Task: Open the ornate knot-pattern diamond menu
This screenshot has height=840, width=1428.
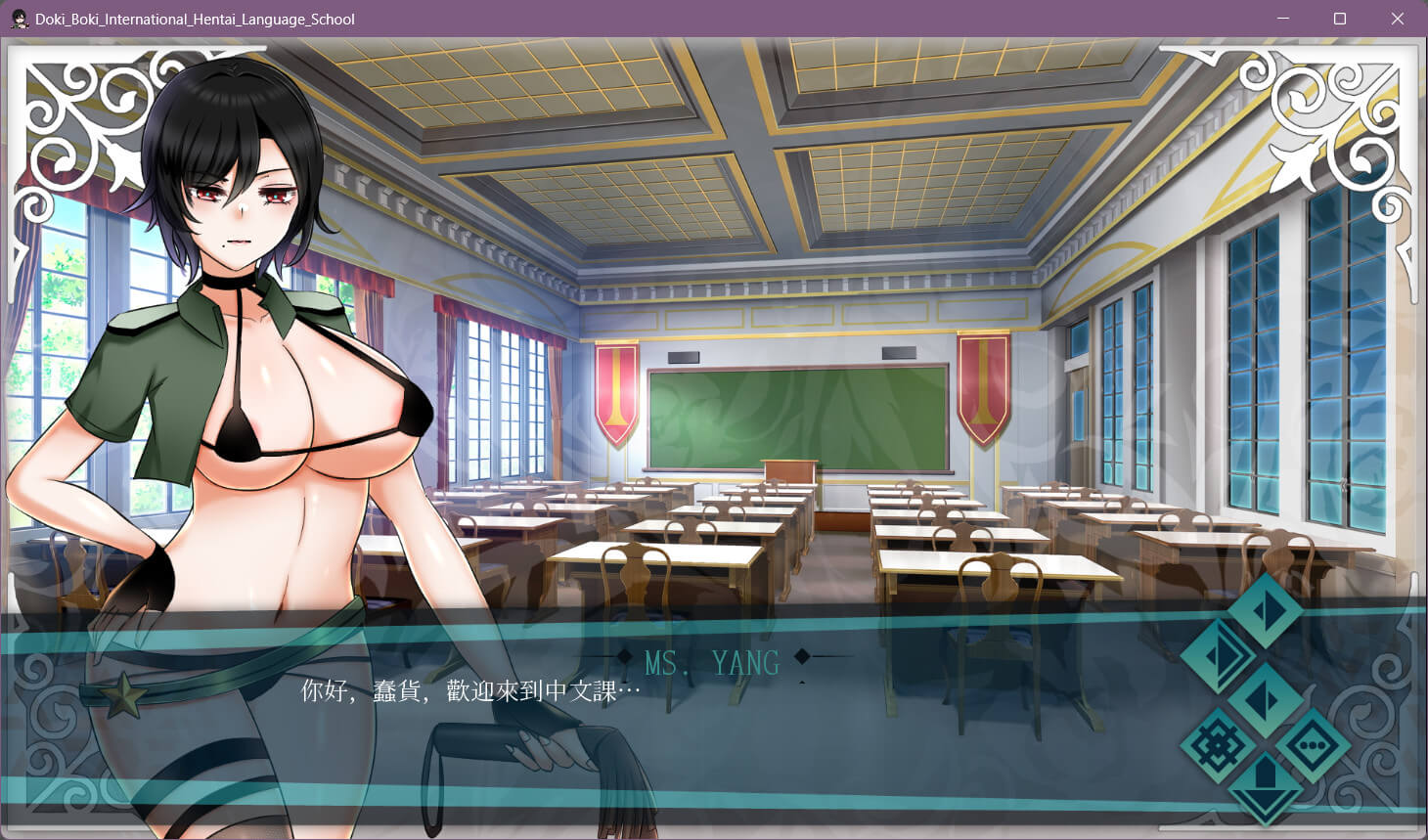Action: pyautogui.click(x=1219, y=746)
